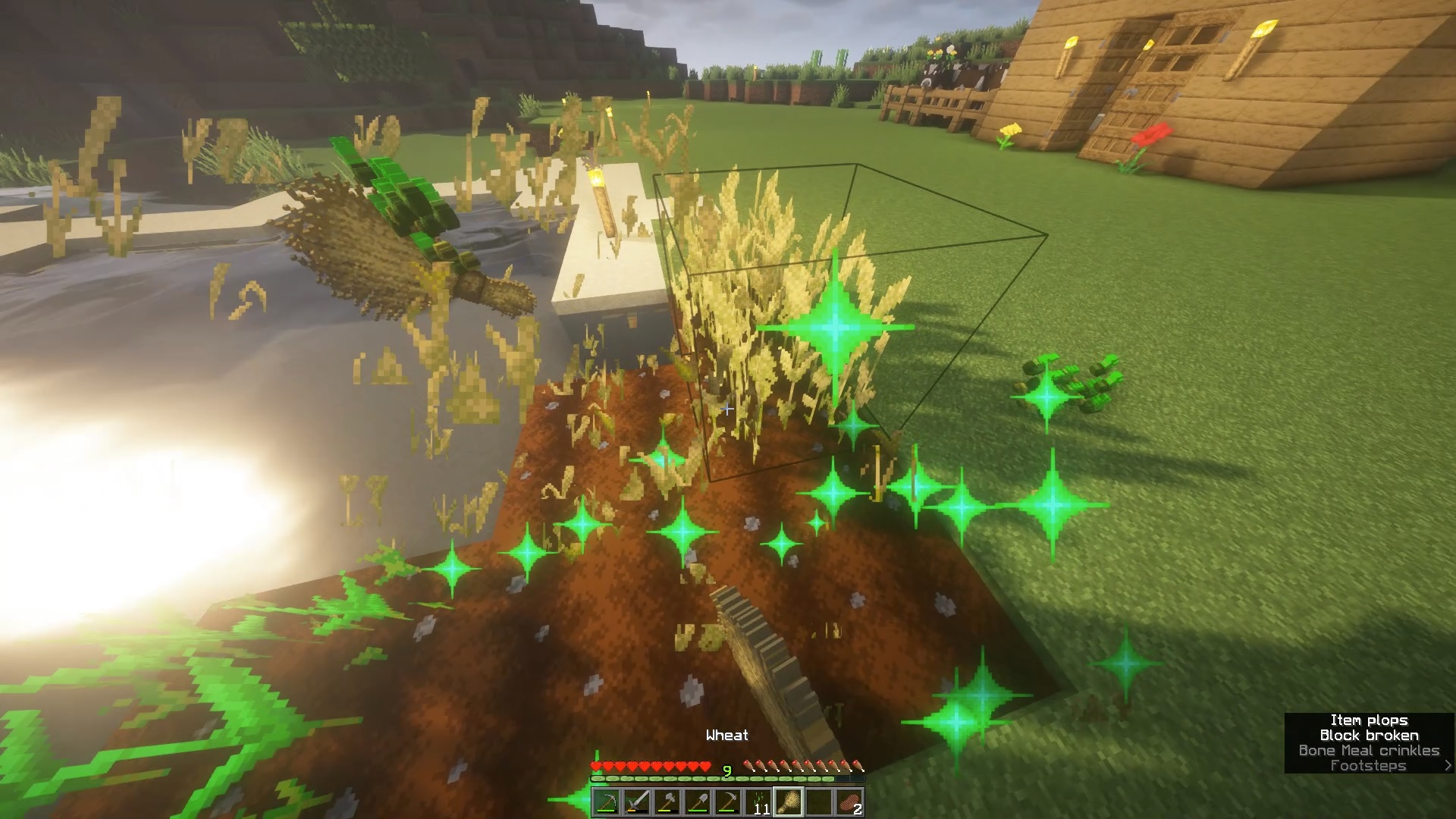The image size is (1456, 819).
Task: Click the Wheat item name label above the hotbar
Action: coord(726,734)
